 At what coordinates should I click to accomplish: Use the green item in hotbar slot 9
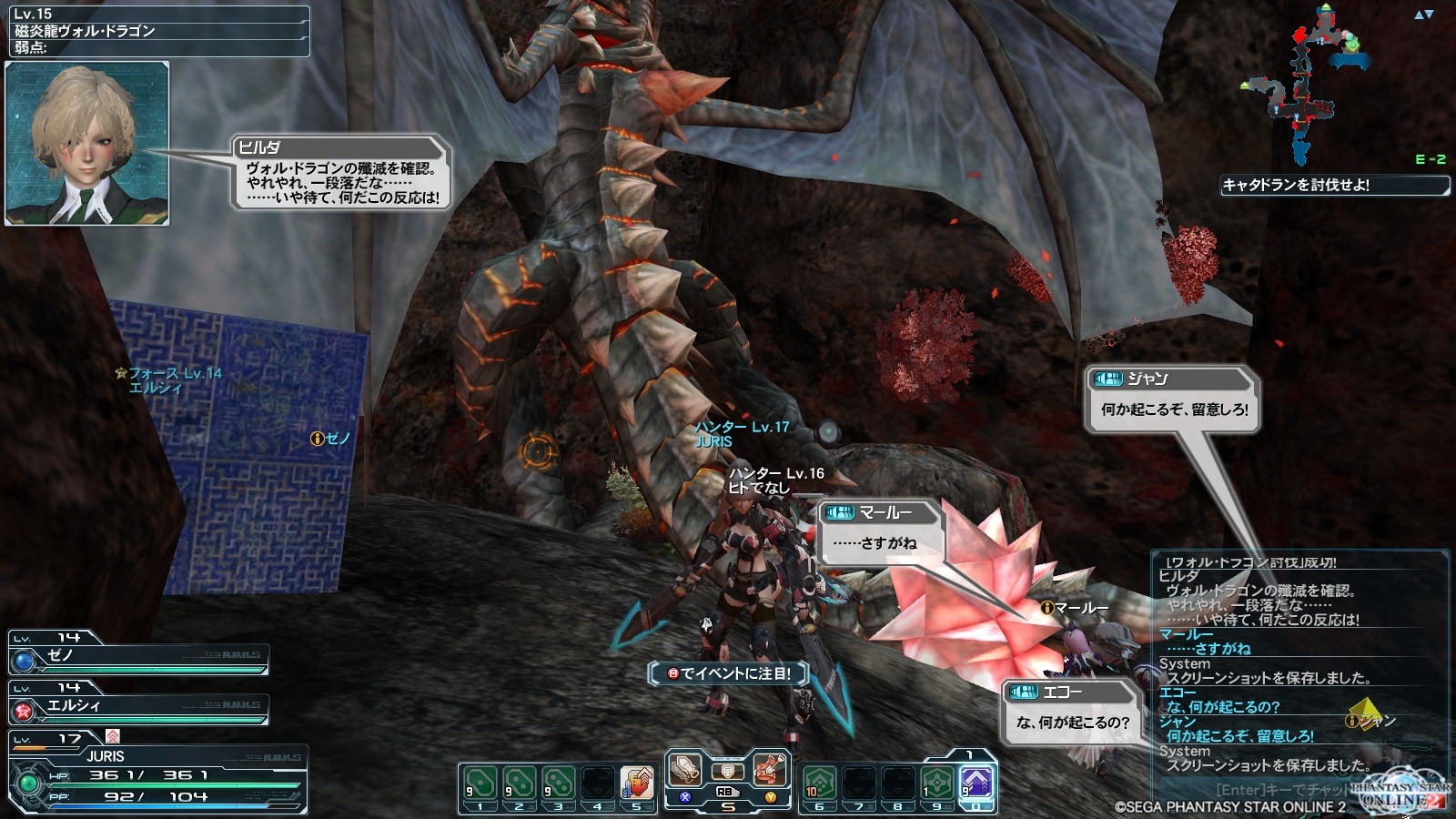click(937, 784)
